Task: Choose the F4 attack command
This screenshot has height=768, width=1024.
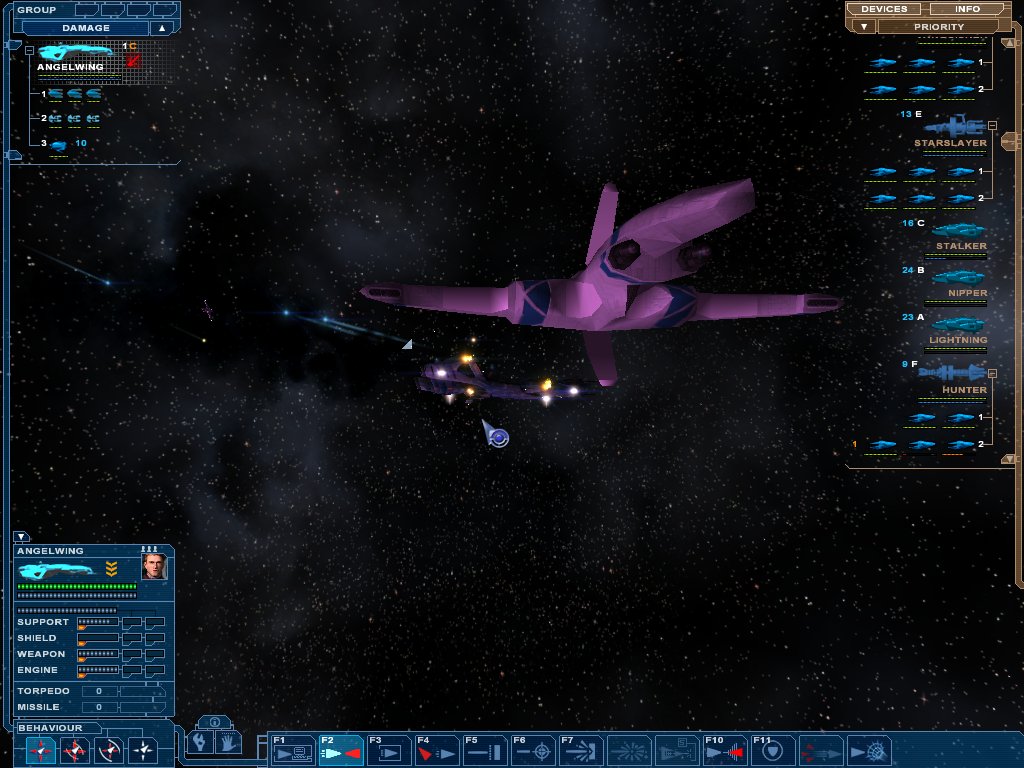Action: coord(437,750)
